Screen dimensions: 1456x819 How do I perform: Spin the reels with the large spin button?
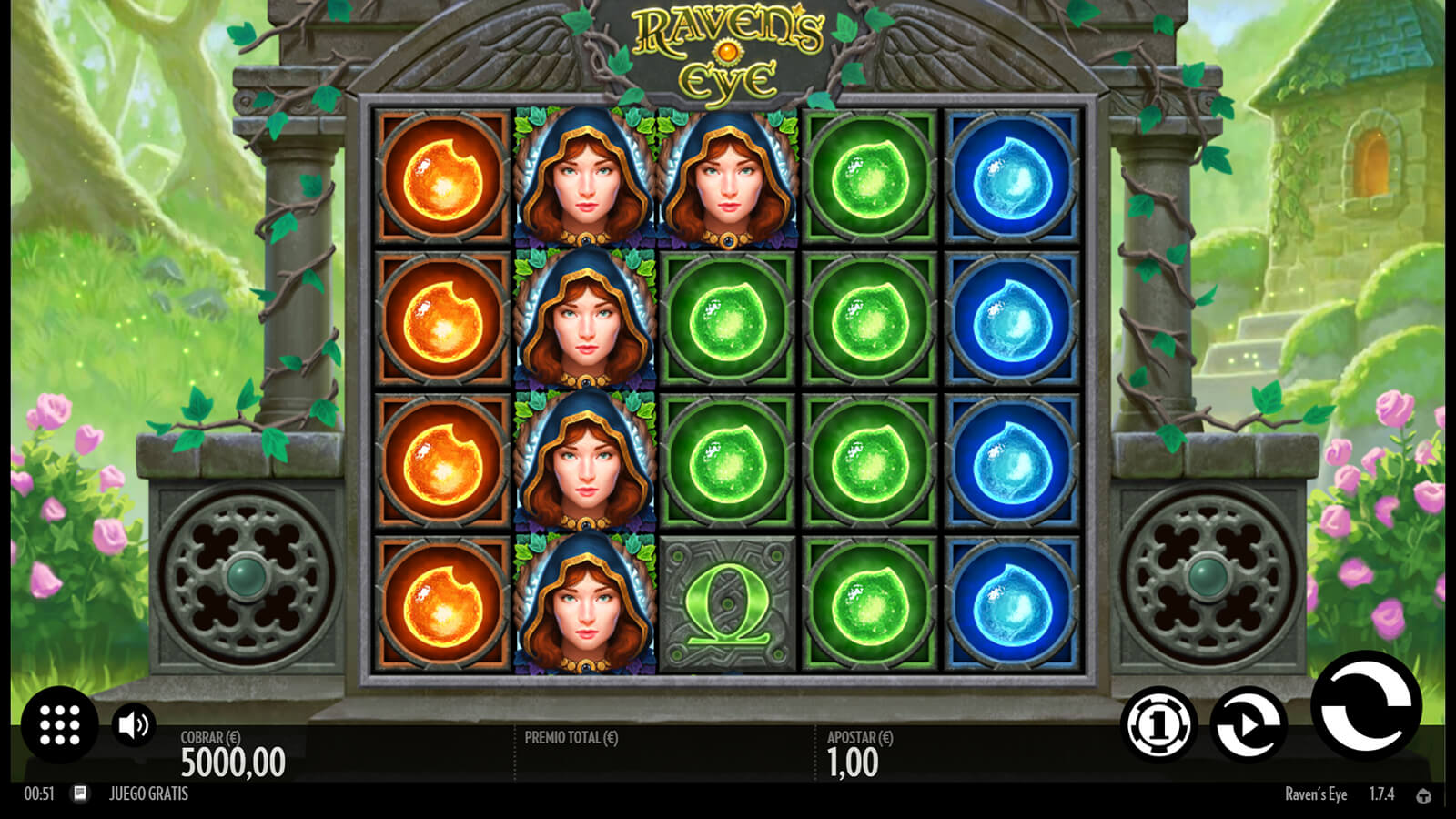(1366, 707)
